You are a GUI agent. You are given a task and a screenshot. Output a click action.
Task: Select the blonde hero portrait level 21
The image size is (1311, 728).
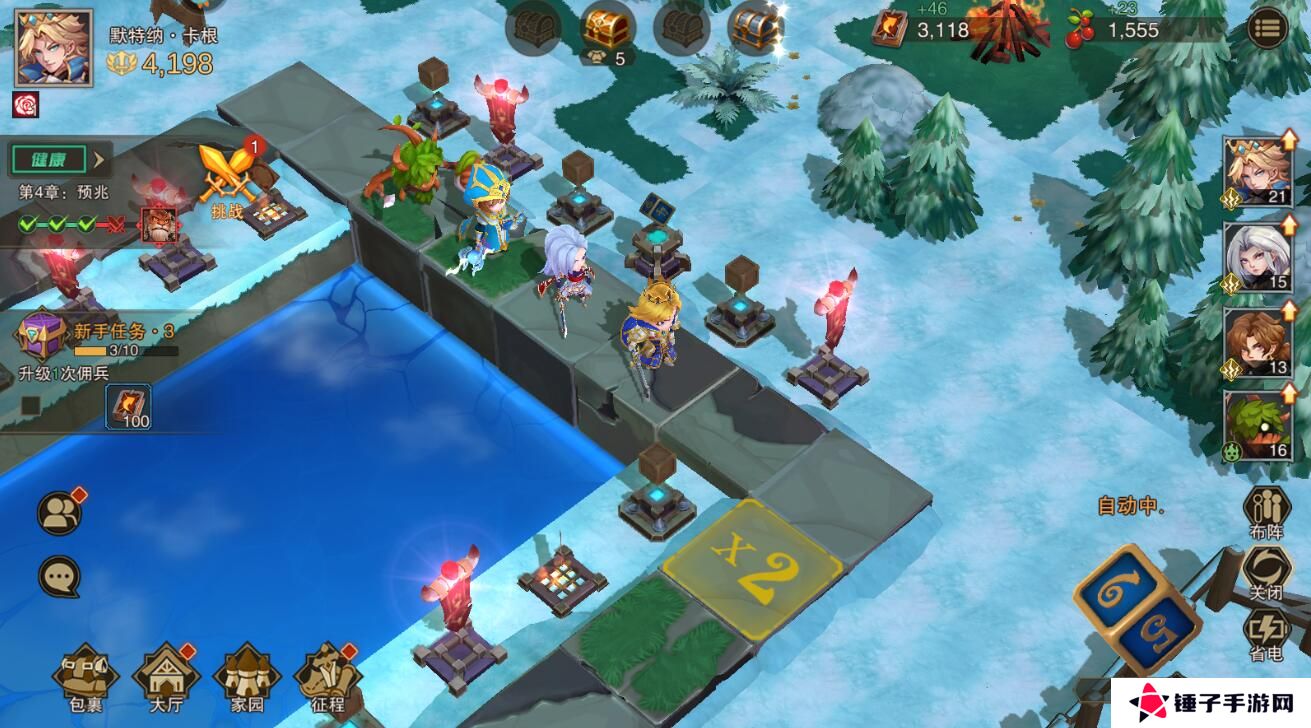1260,170
